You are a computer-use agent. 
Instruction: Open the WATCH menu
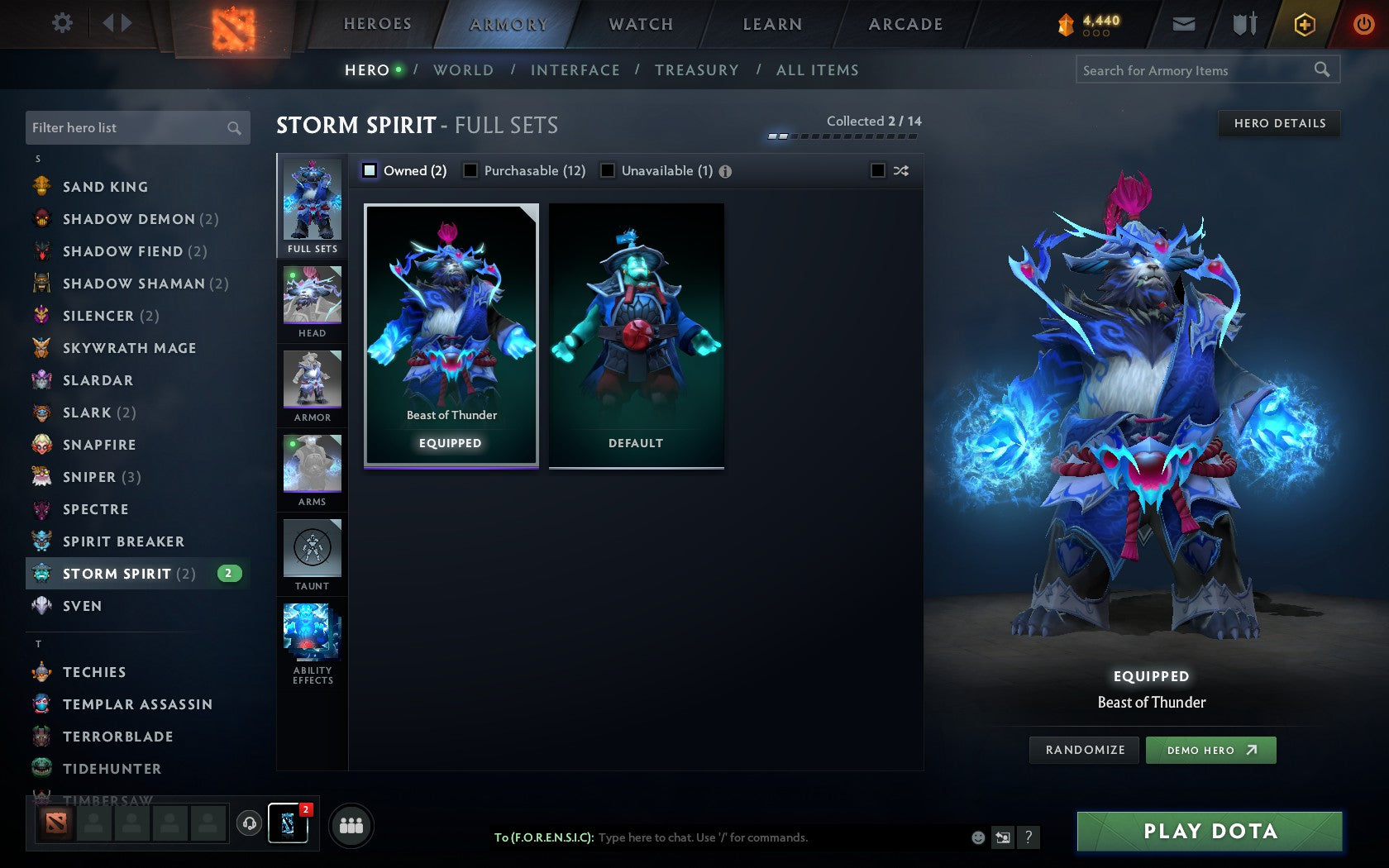coord(640,24)
